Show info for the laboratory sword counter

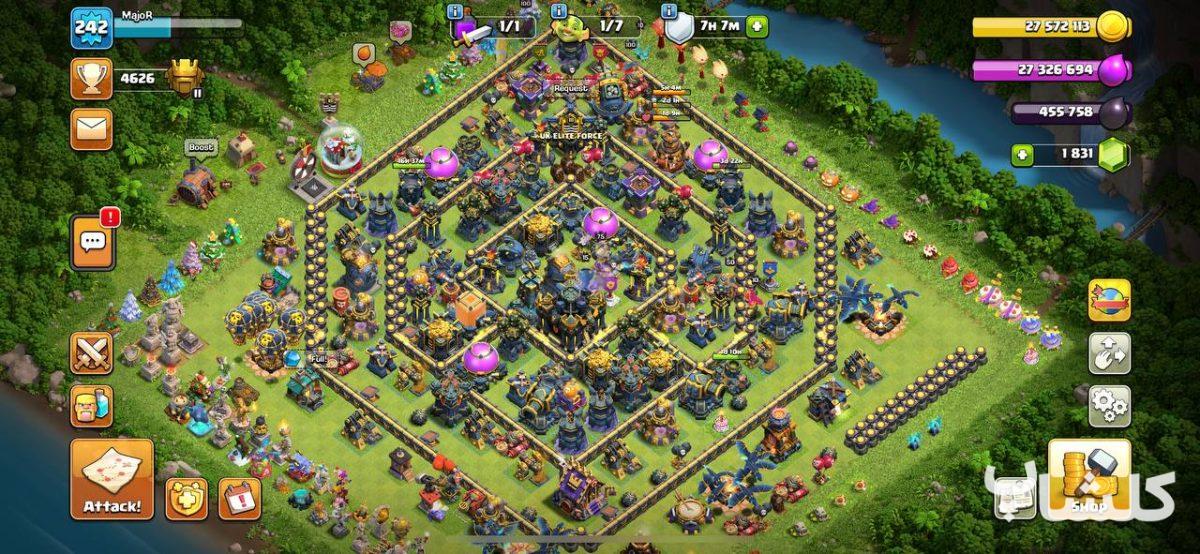click(455, 11)
